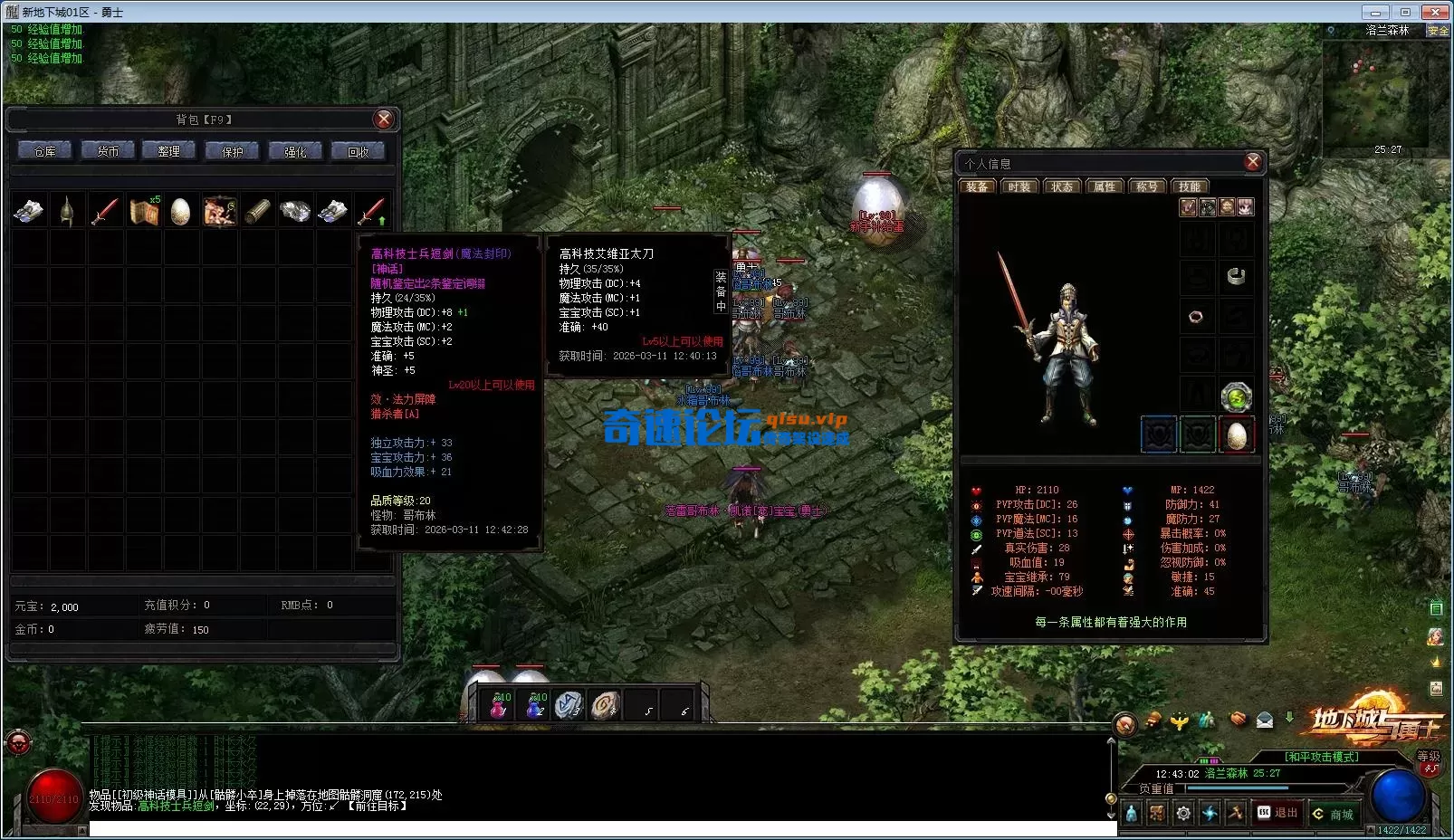1454x840 pixels.
Task: Switch to the 称号 title tab
Action: point(1147,186)
